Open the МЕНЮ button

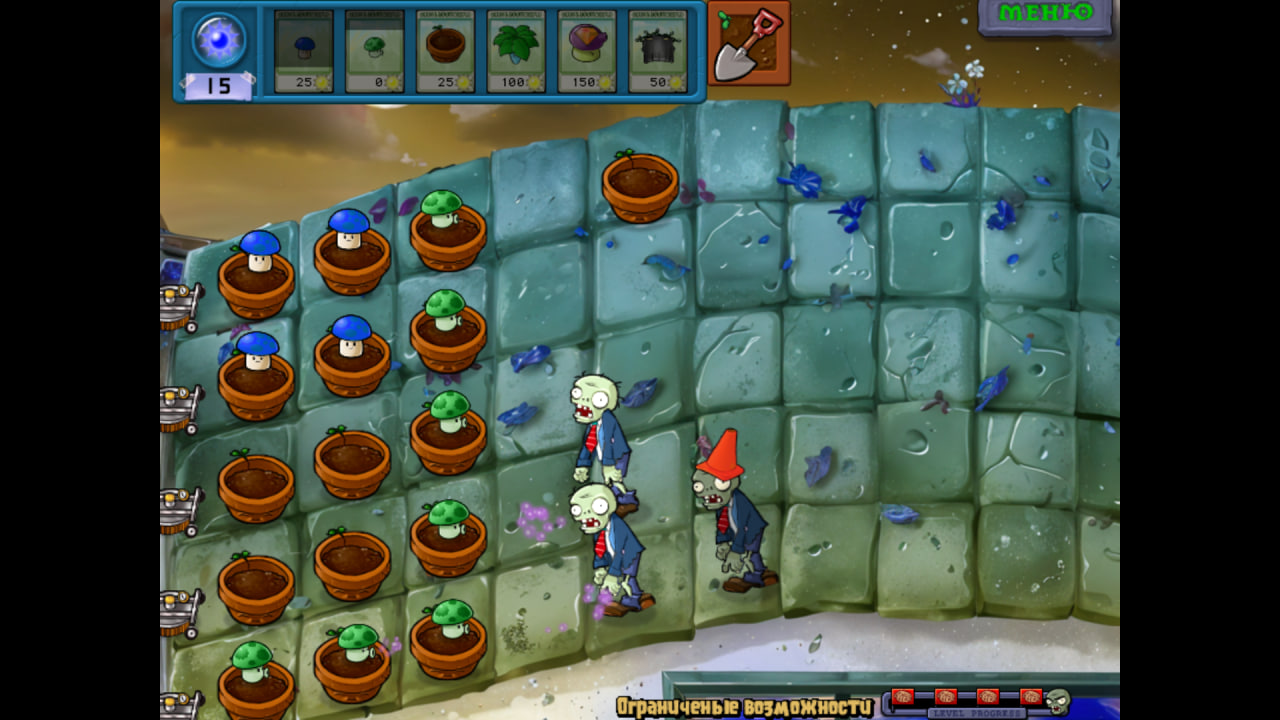1044,17
